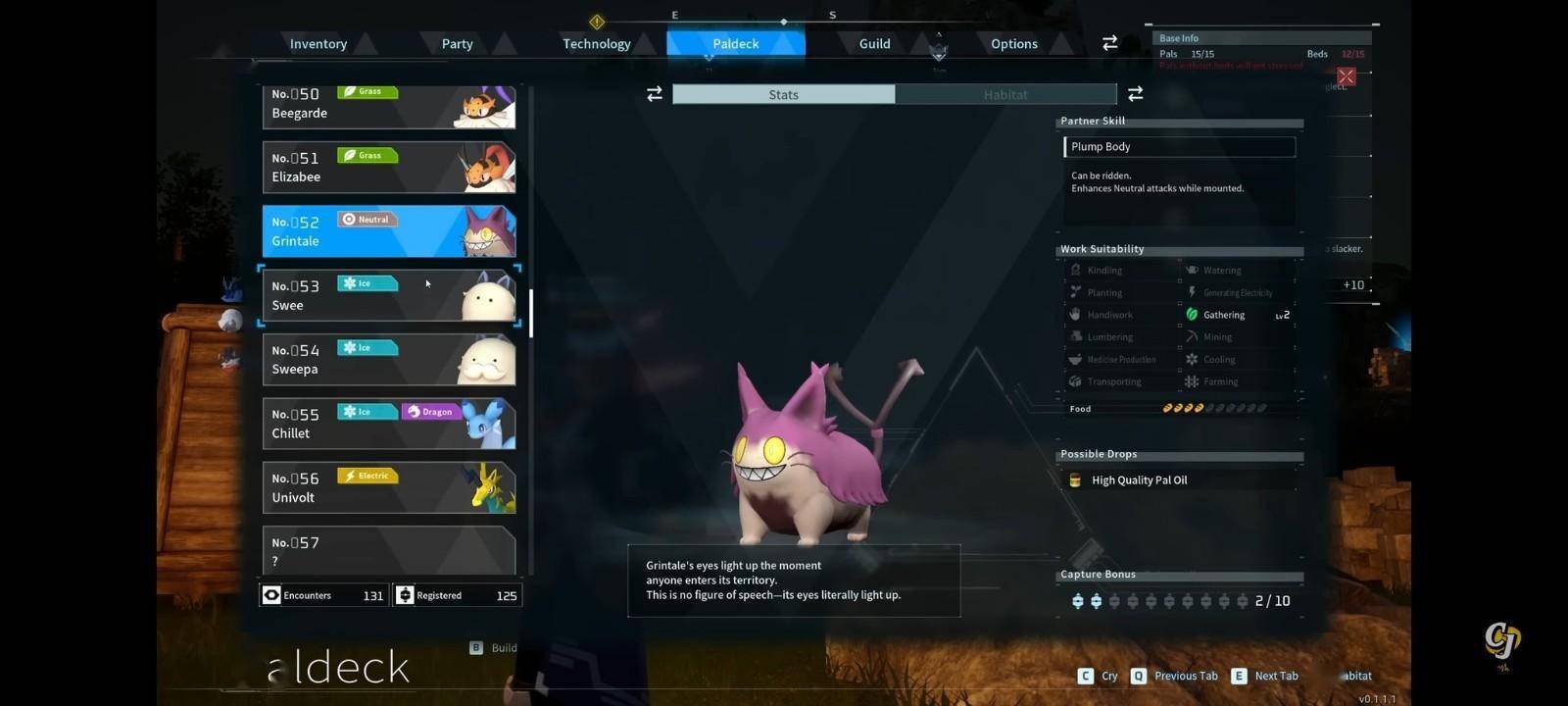Switch to the Options tab
1568x706 pixels.
click(1013, 44)
